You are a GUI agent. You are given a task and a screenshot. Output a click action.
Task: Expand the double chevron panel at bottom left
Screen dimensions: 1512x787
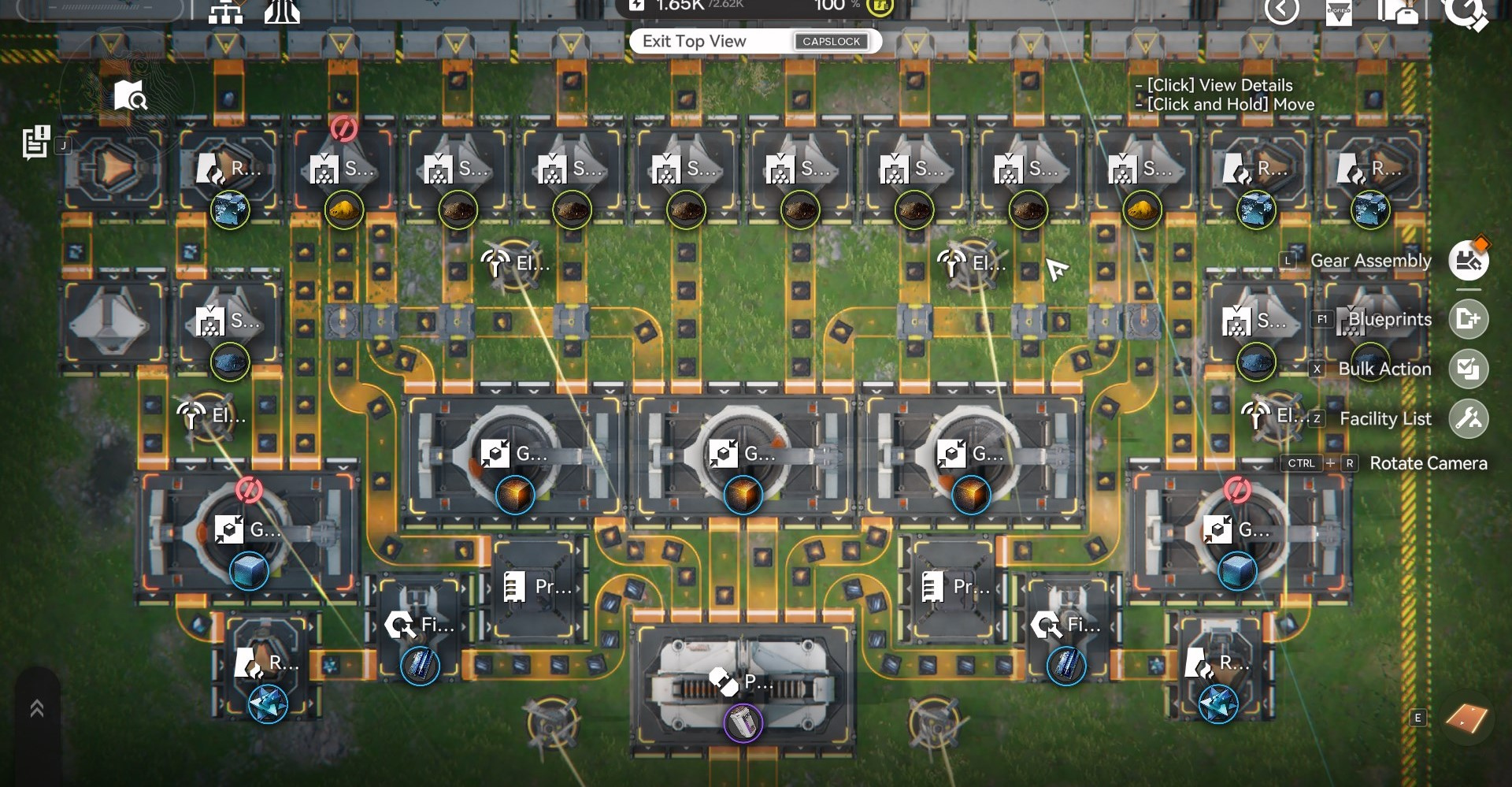37,709
